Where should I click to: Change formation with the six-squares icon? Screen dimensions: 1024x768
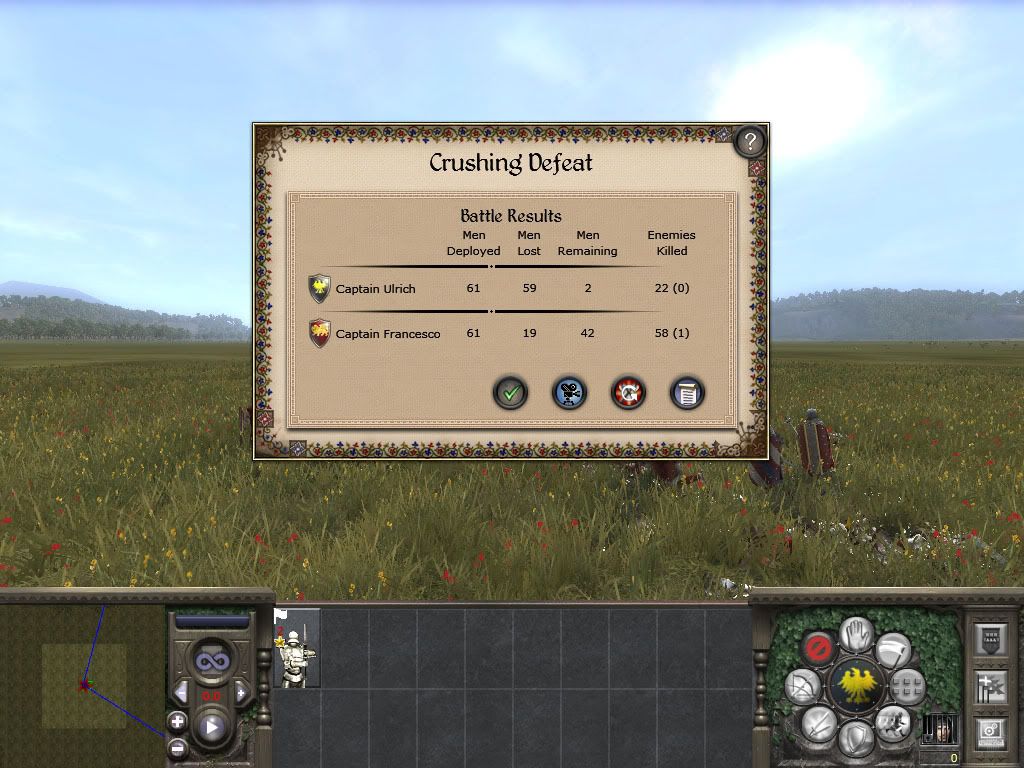(x=908, y=686)
